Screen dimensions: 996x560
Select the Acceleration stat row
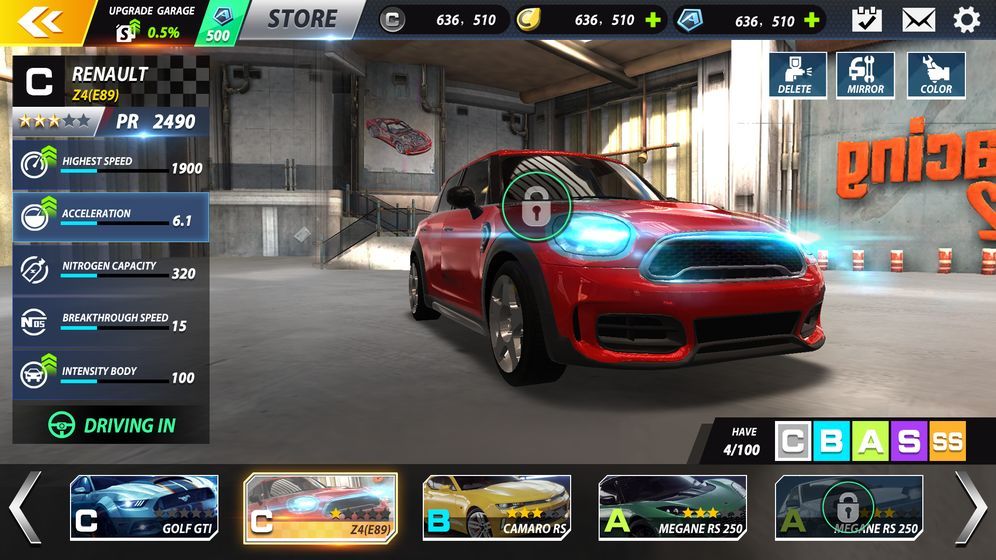tap(111, 217)
